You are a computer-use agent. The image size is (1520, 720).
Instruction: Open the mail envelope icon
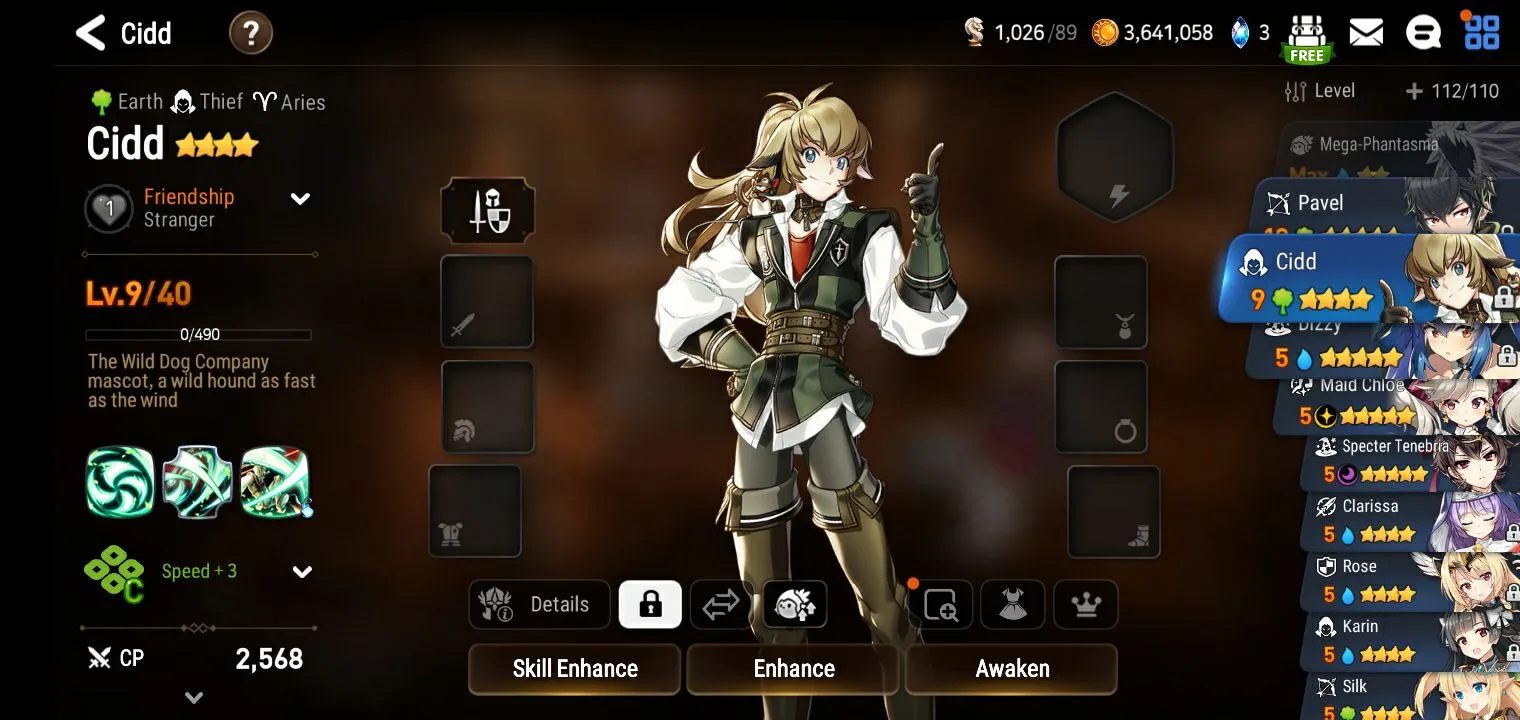[x=1366, y=33]
